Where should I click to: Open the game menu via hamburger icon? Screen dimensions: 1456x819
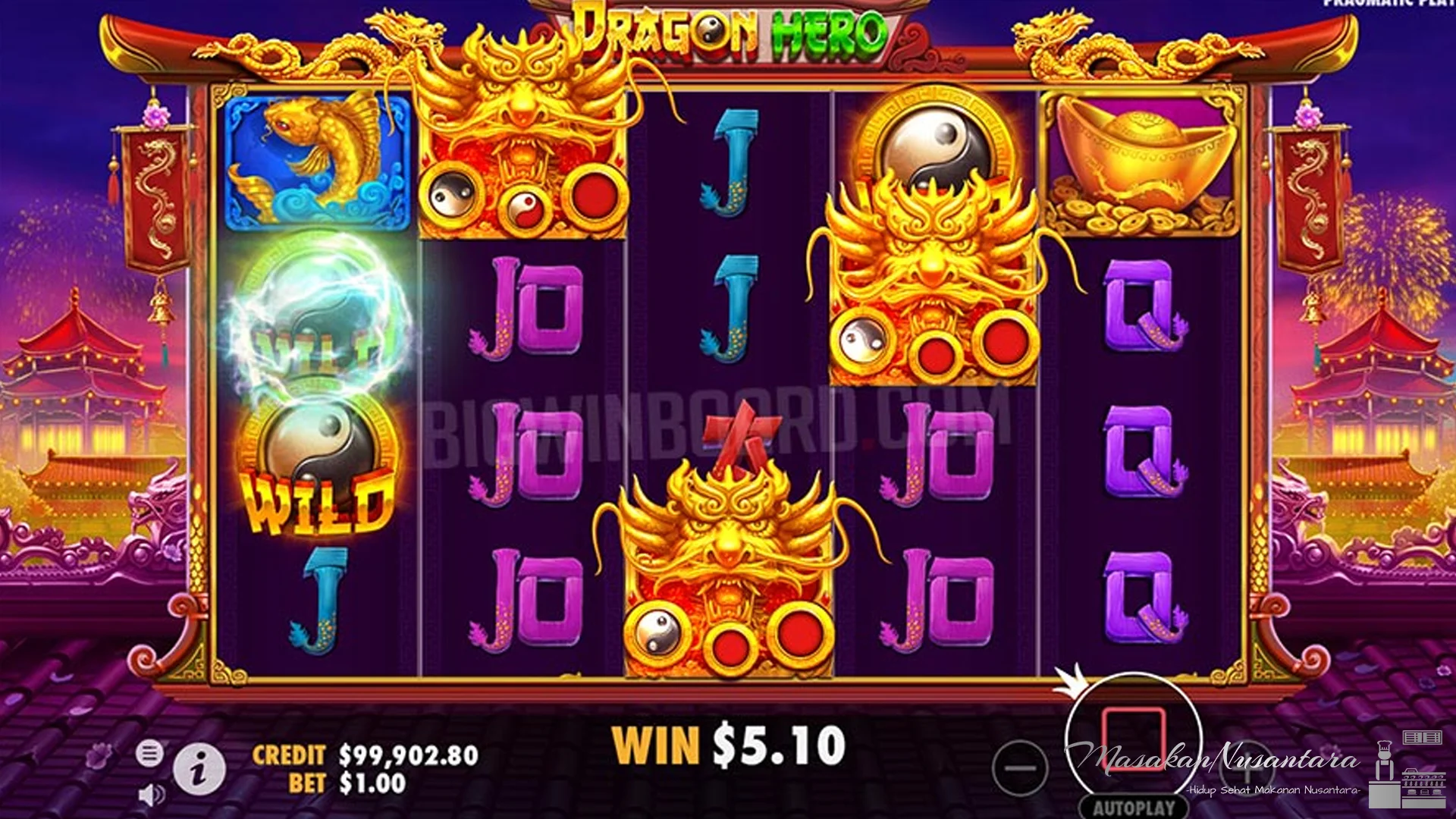coord(149,754)
